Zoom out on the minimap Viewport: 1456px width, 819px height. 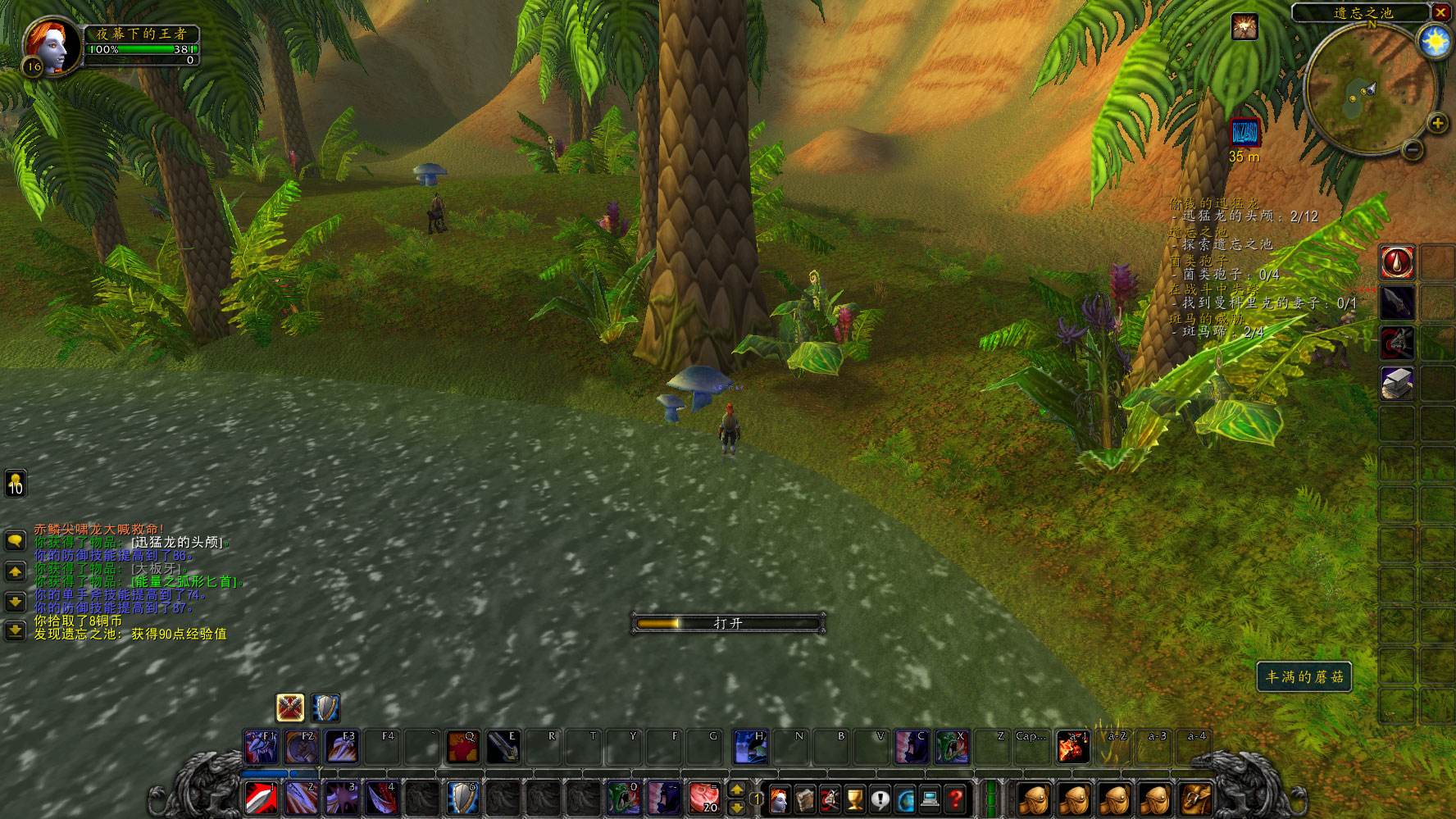pos(1412,149)
